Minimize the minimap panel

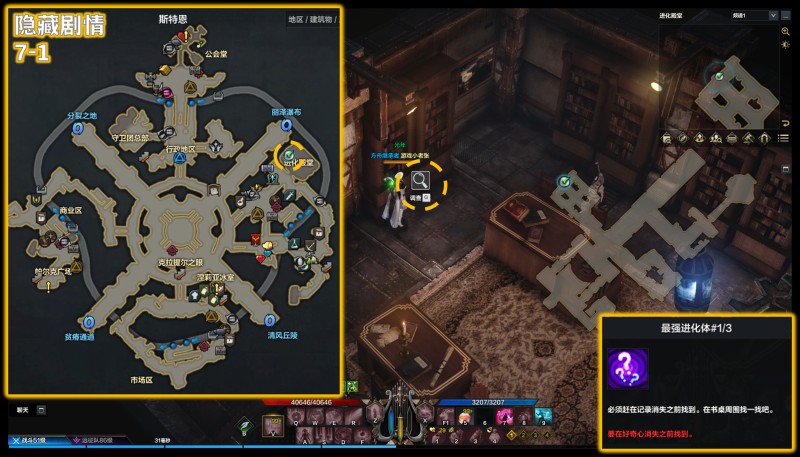785,15
